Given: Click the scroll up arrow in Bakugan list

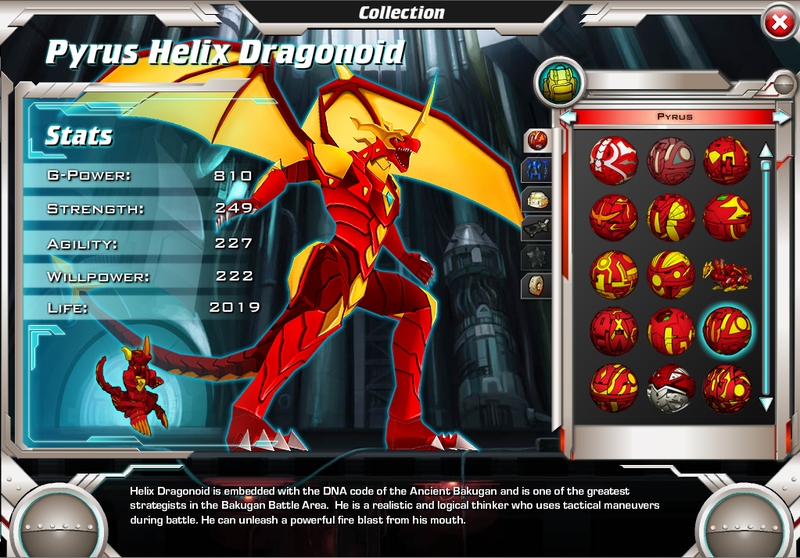Looking at the screenshot, I should click(x=766, y=152).
